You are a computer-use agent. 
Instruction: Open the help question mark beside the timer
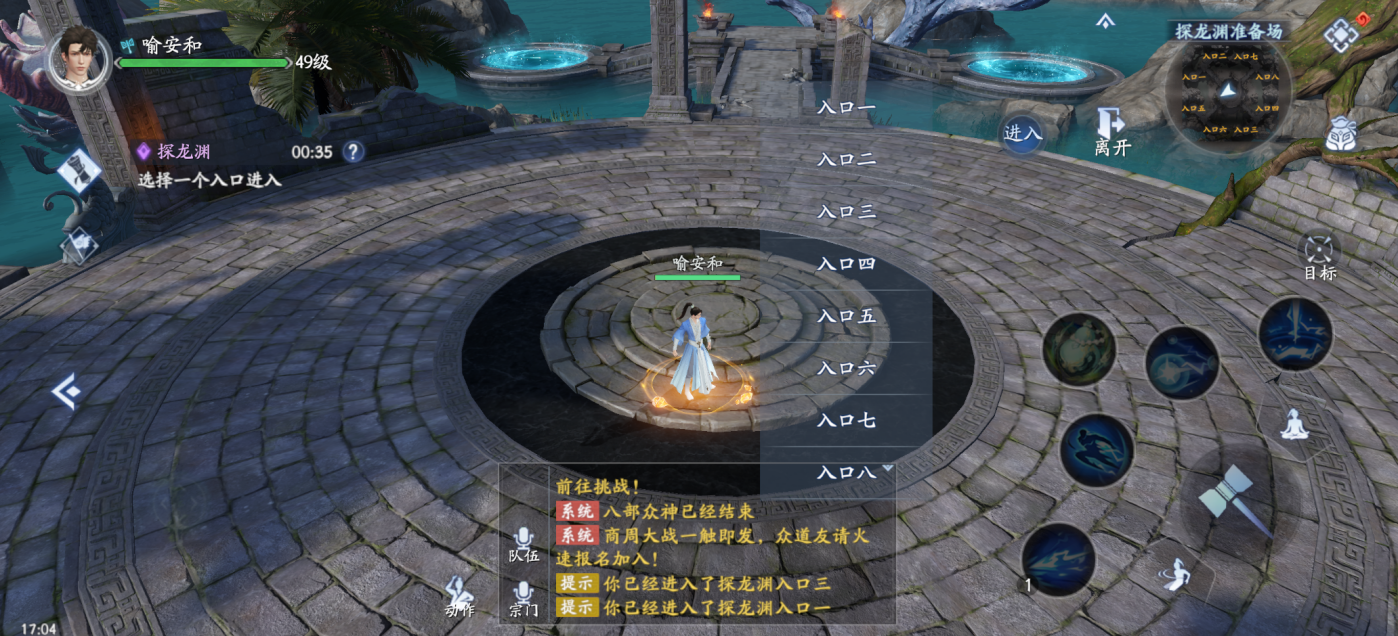[x=353, y=152]
